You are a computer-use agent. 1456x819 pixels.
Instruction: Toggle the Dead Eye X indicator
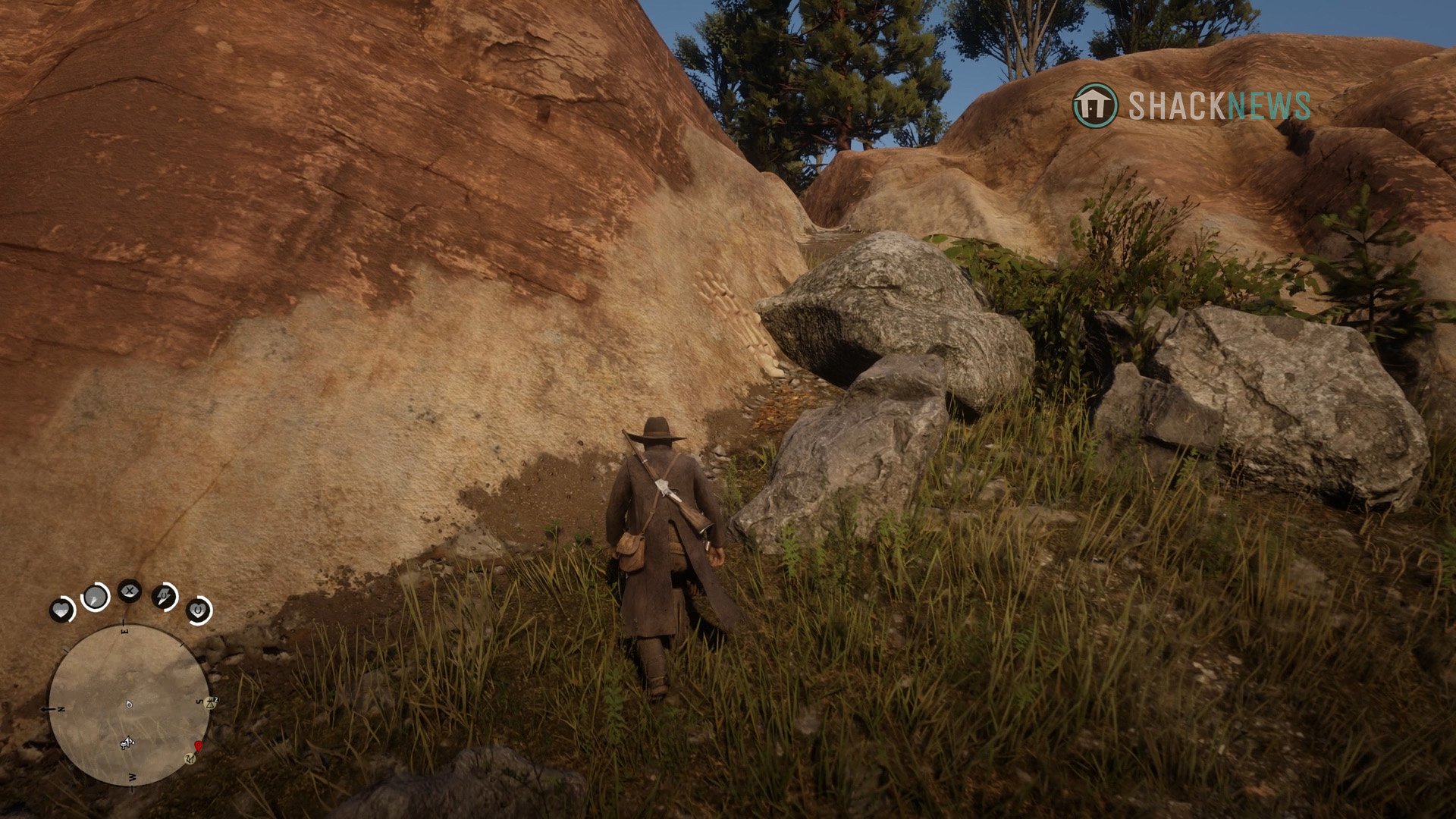click(x=129, y=591)
